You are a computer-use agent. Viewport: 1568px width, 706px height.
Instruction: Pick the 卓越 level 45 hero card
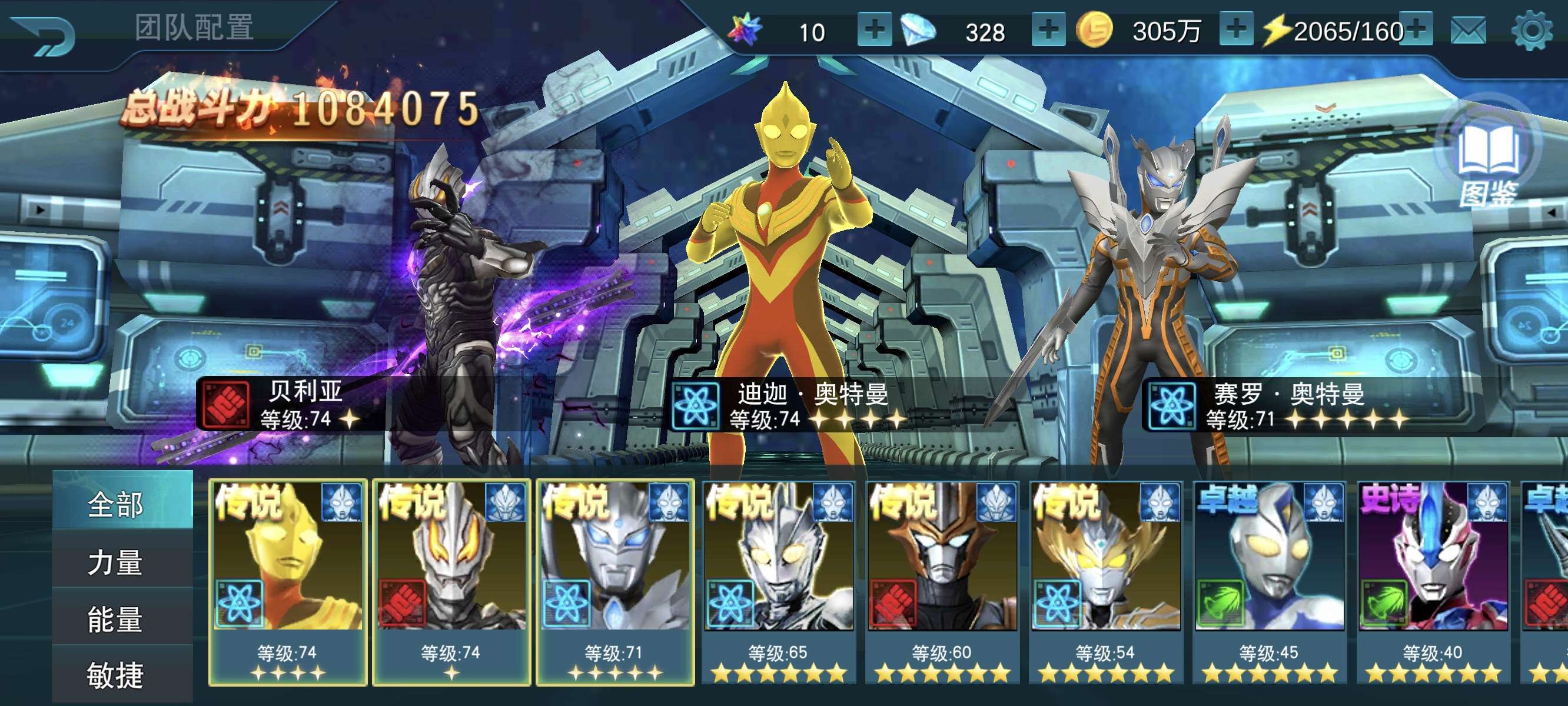pyautogui.click(x=1269, y=581)
